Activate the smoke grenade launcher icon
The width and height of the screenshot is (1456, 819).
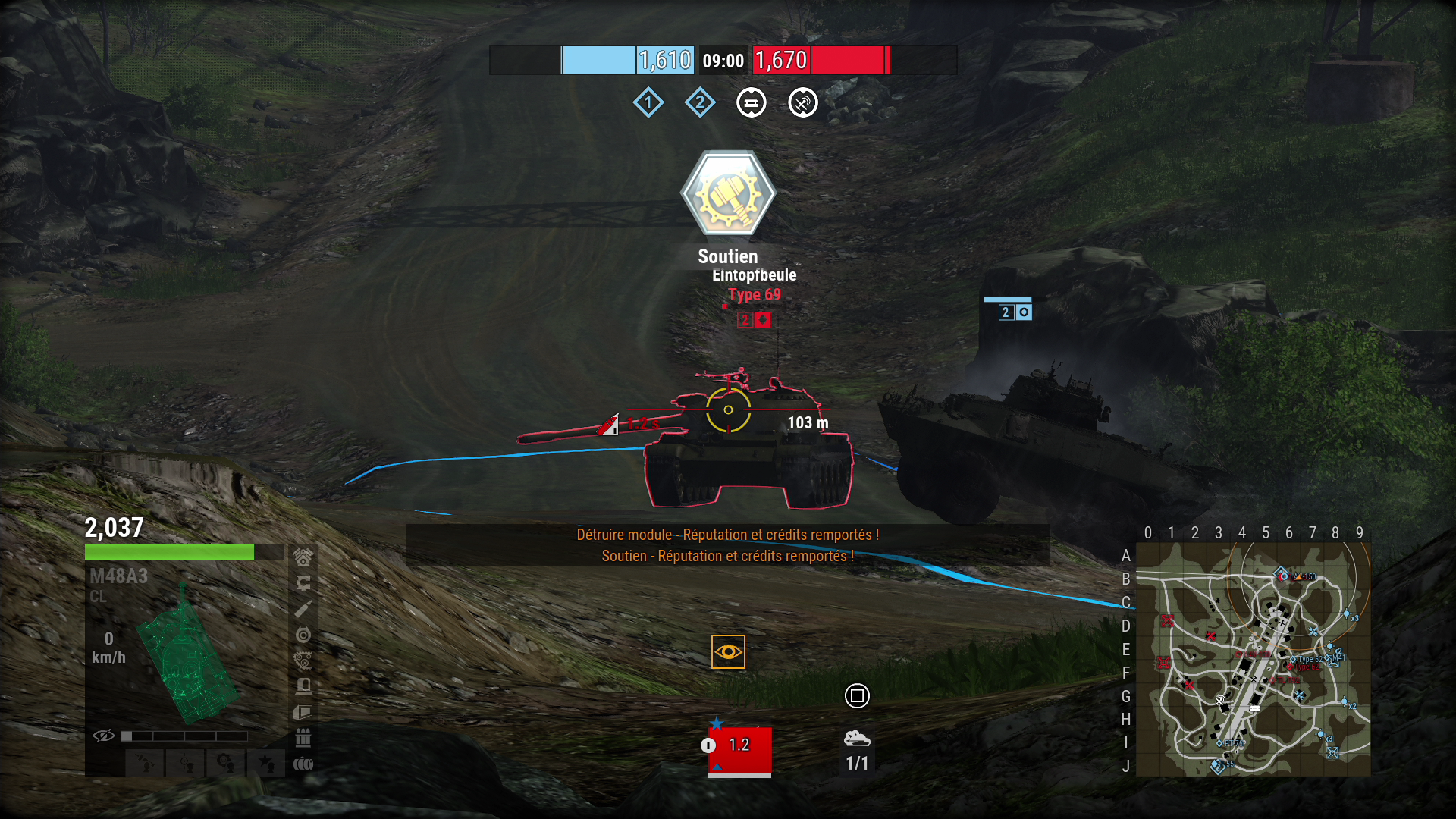click(857, 738)
